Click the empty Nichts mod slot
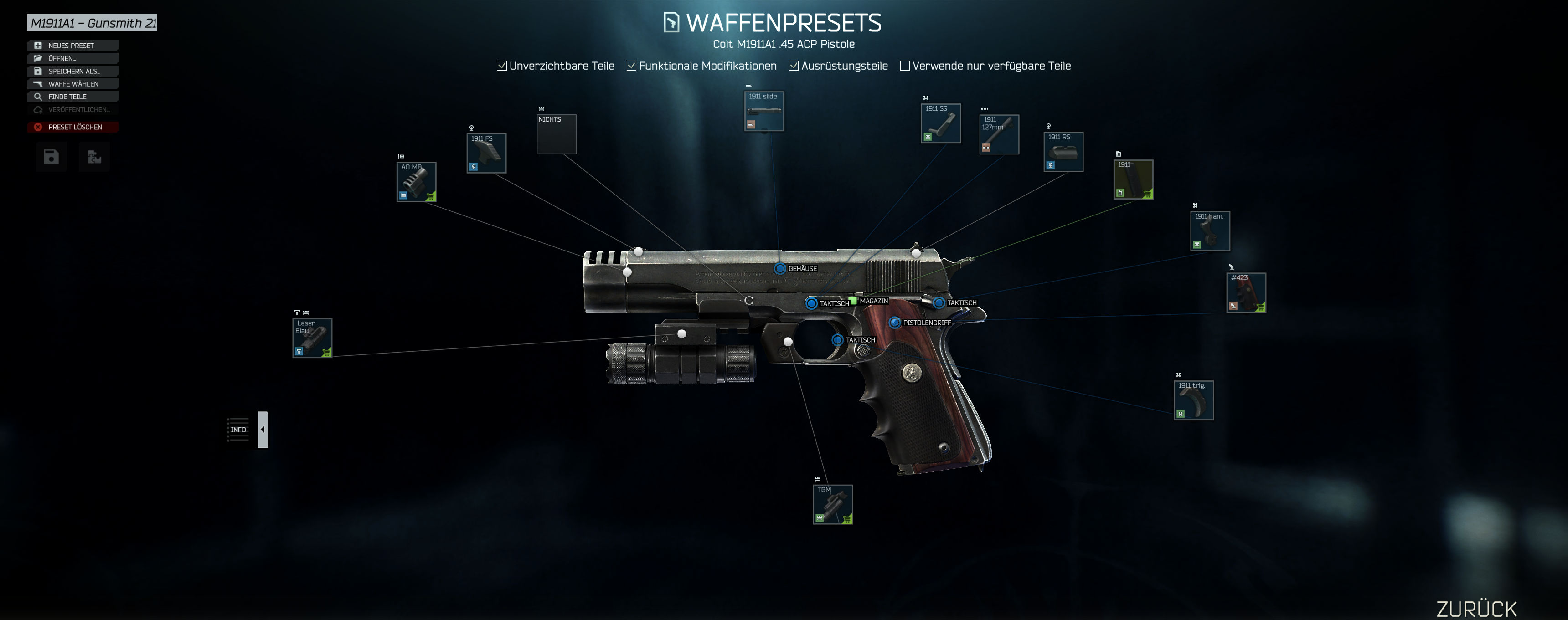The width and height of the screenshot is (1568, 620). pyautogui.click(x=557, y=134)
